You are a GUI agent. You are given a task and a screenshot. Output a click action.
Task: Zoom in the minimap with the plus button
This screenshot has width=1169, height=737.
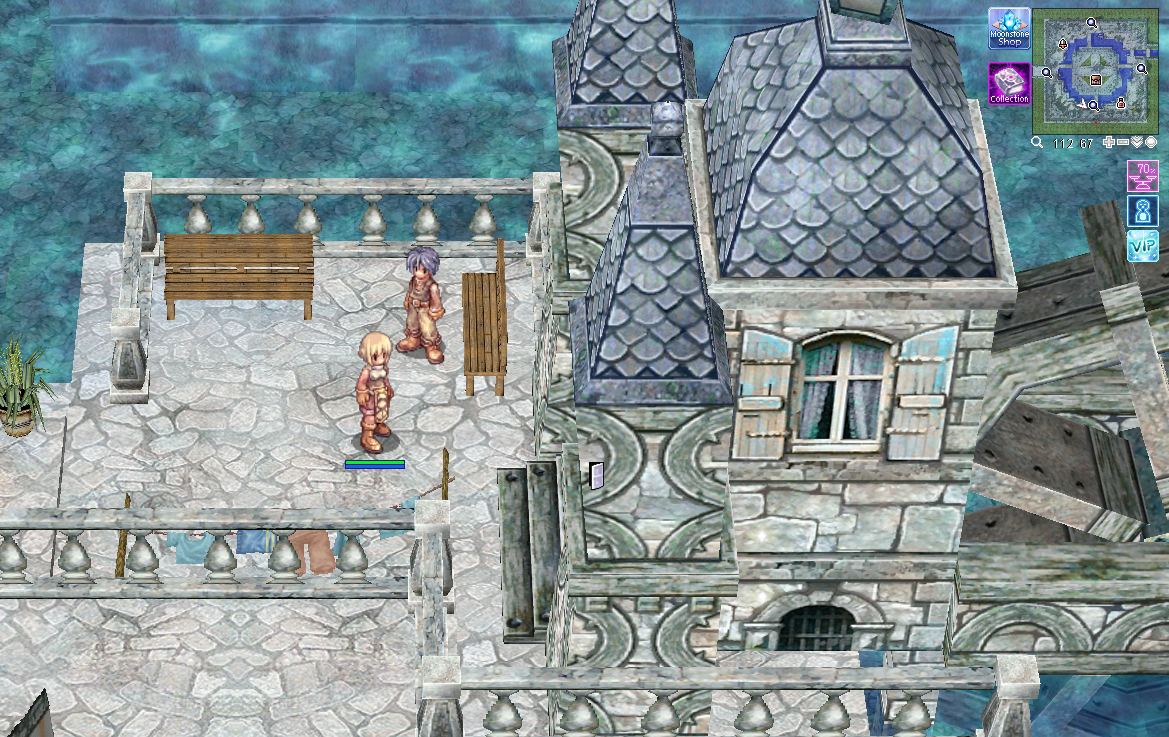[1109, 143]
